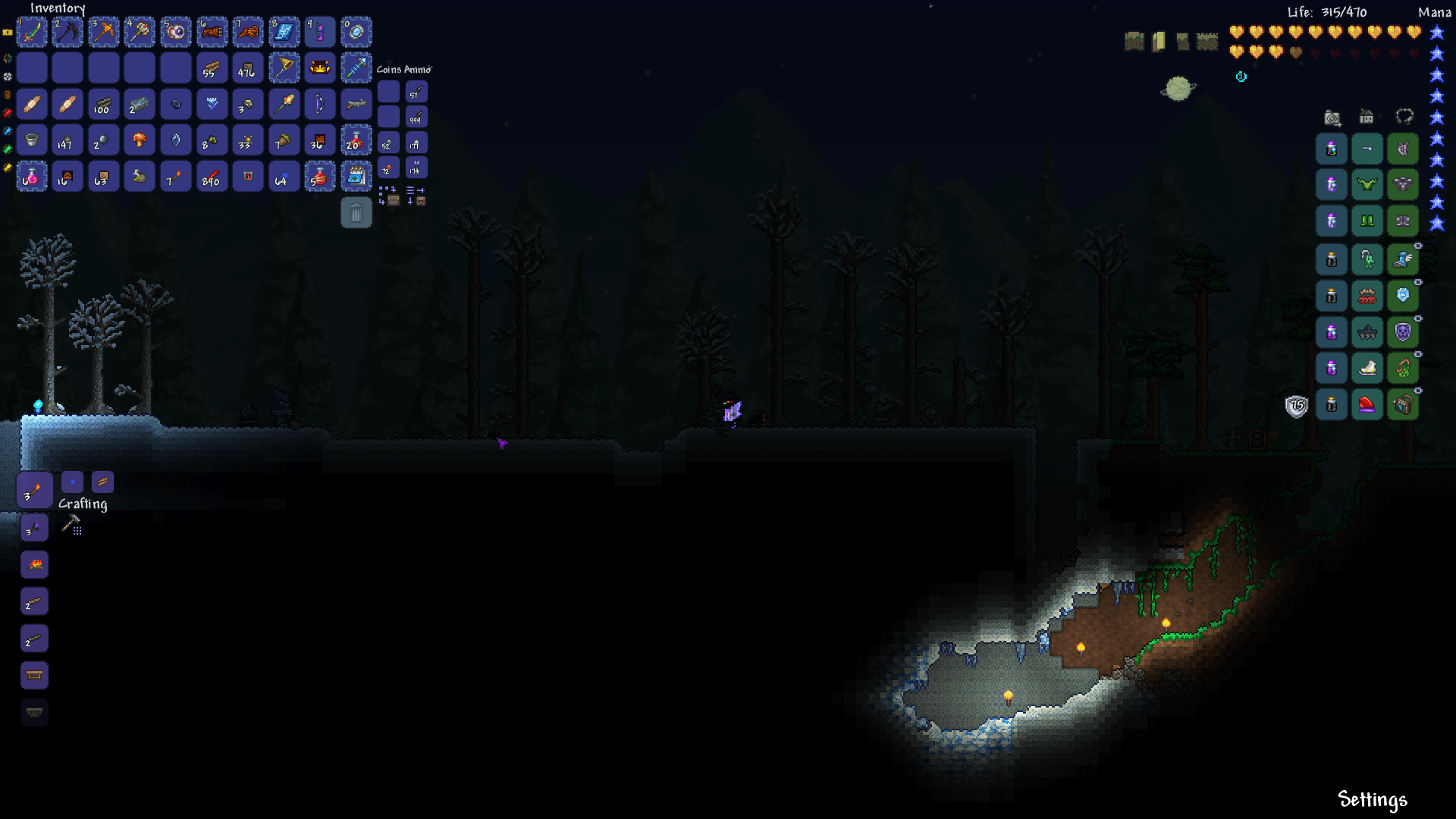Select the stack of 20 healing potions
Image resolution: width=1456 pixels, height=819 pixels.
(x=356, y=140)
